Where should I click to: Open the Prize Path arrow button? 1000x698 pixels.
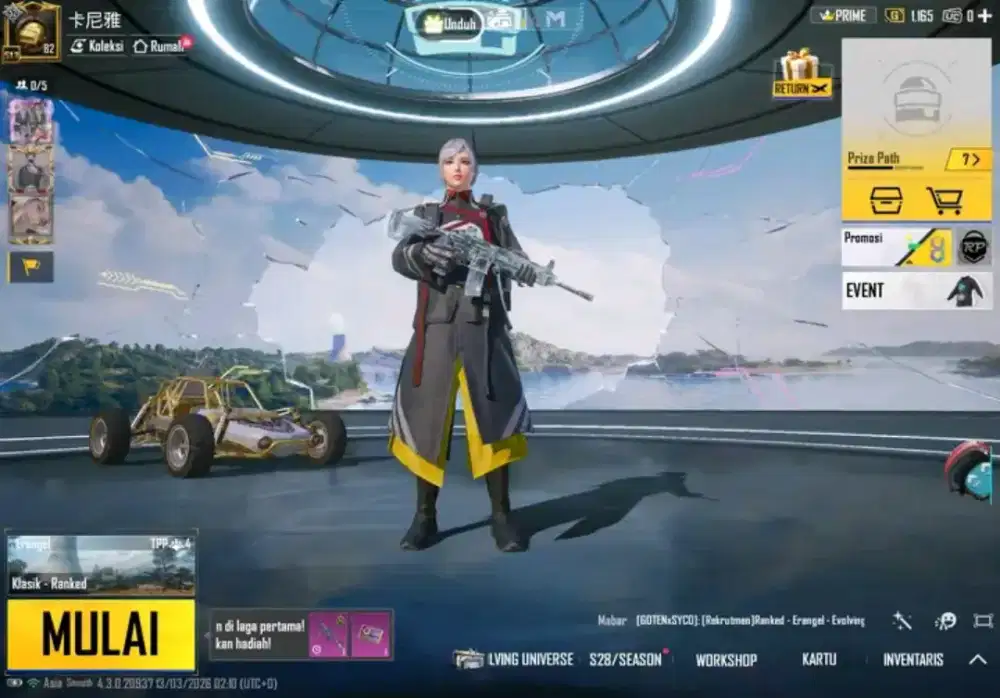(x=967, y=159)
